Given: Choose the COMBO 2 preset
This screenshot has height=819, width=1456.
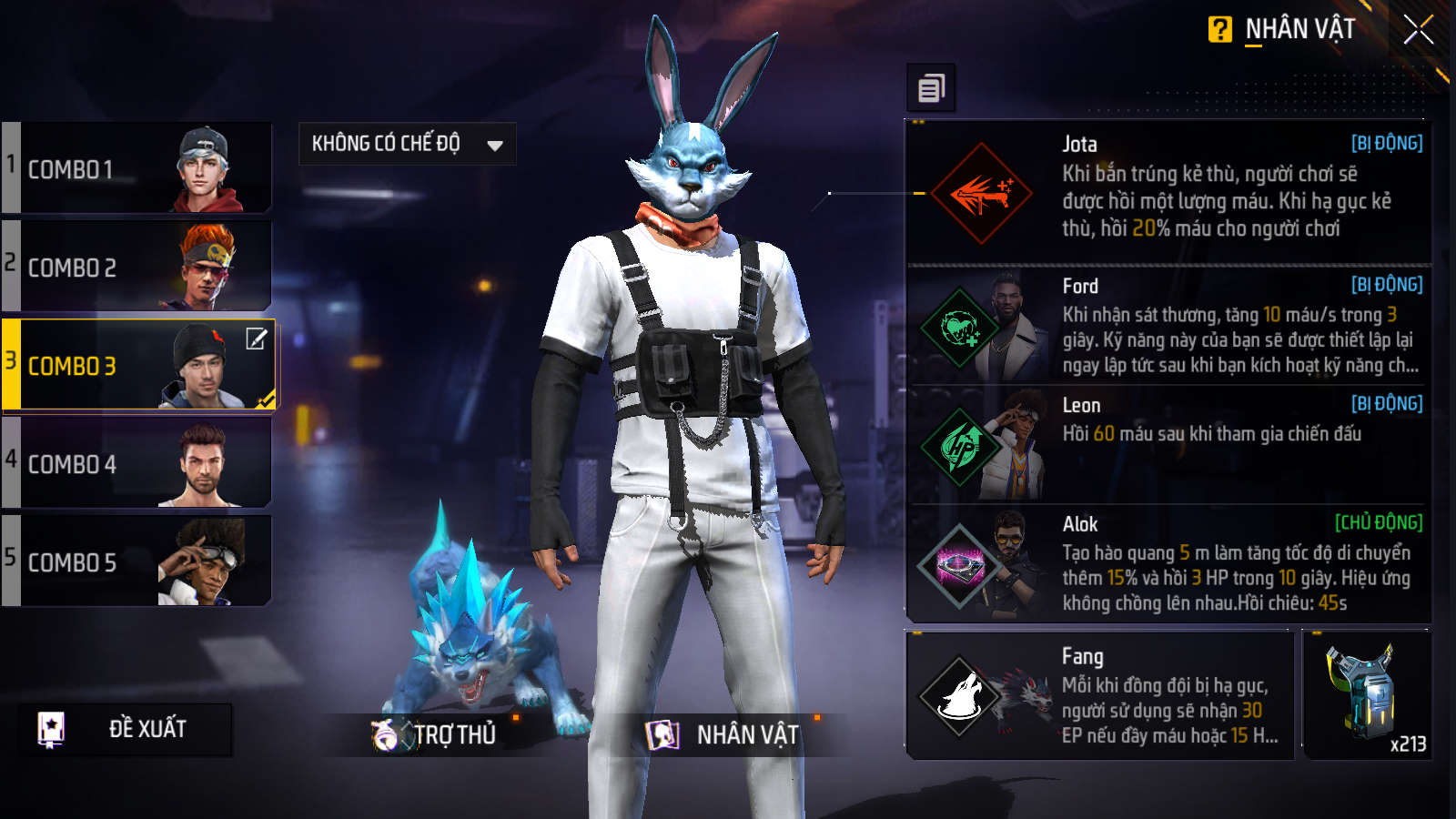Looking at the screenshot, I should (138, 268).
